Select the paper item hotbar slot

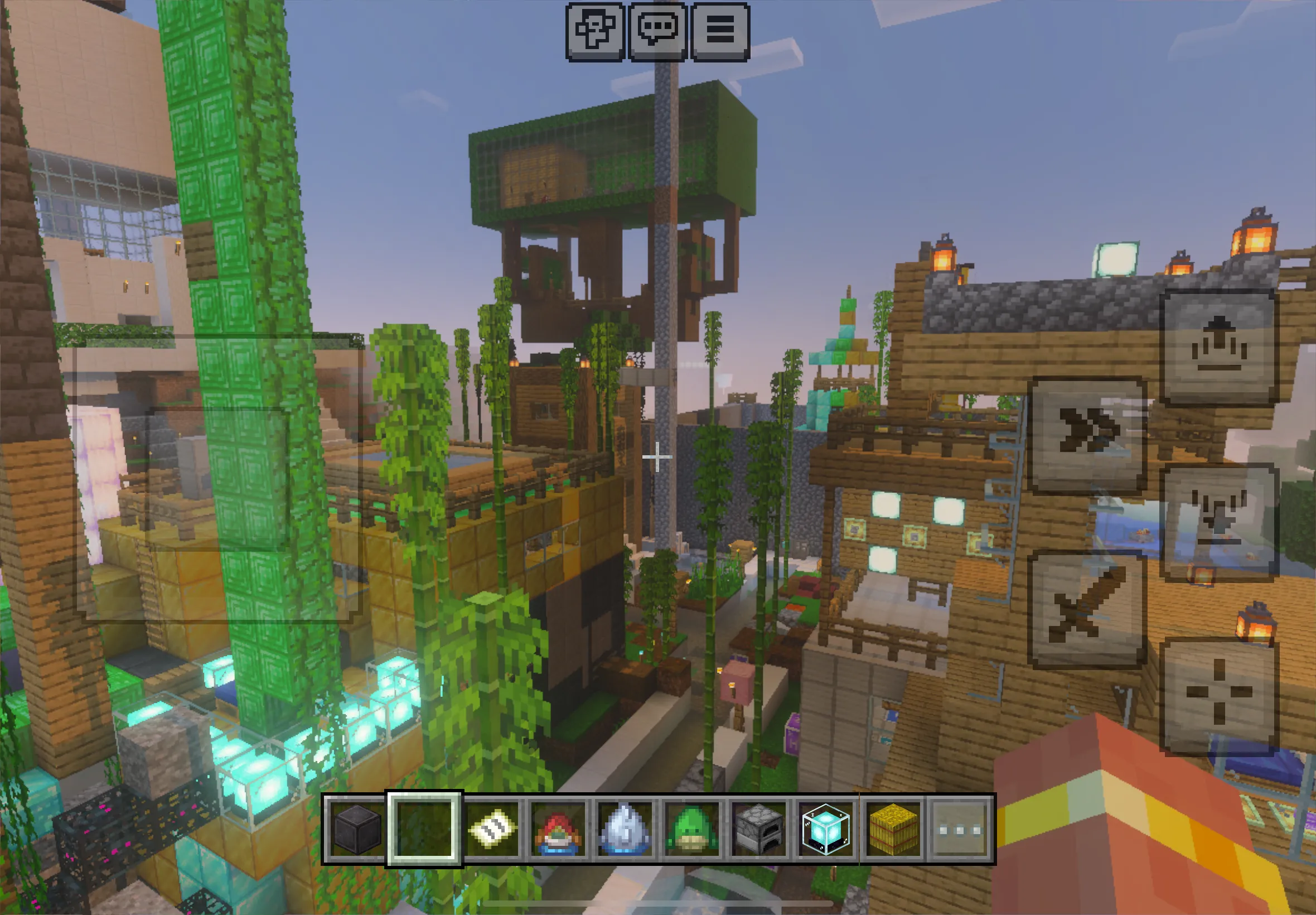tap(491, 829)
